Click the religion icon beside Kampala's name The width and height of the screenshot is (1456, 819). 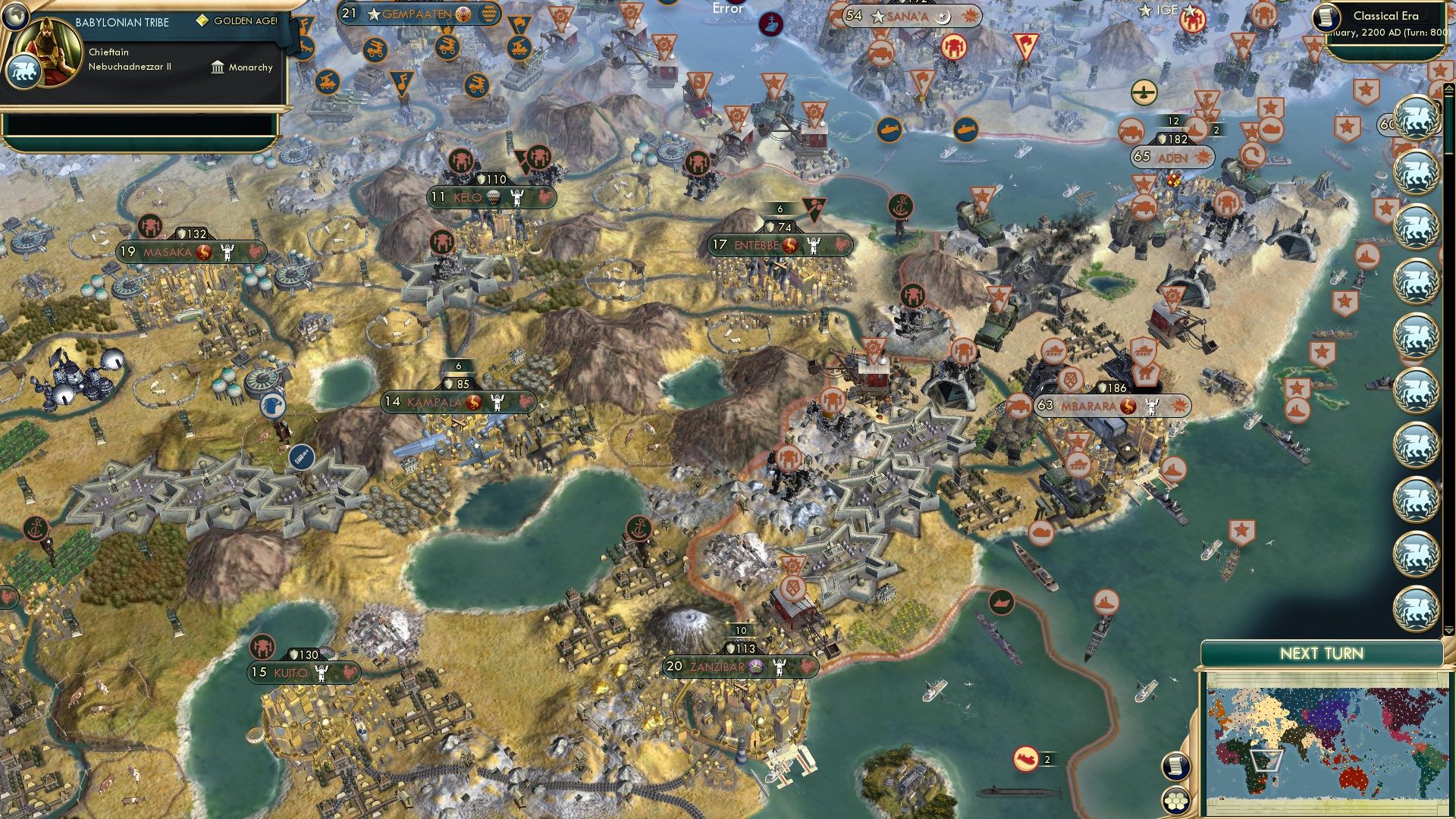(x=472, y=402)
